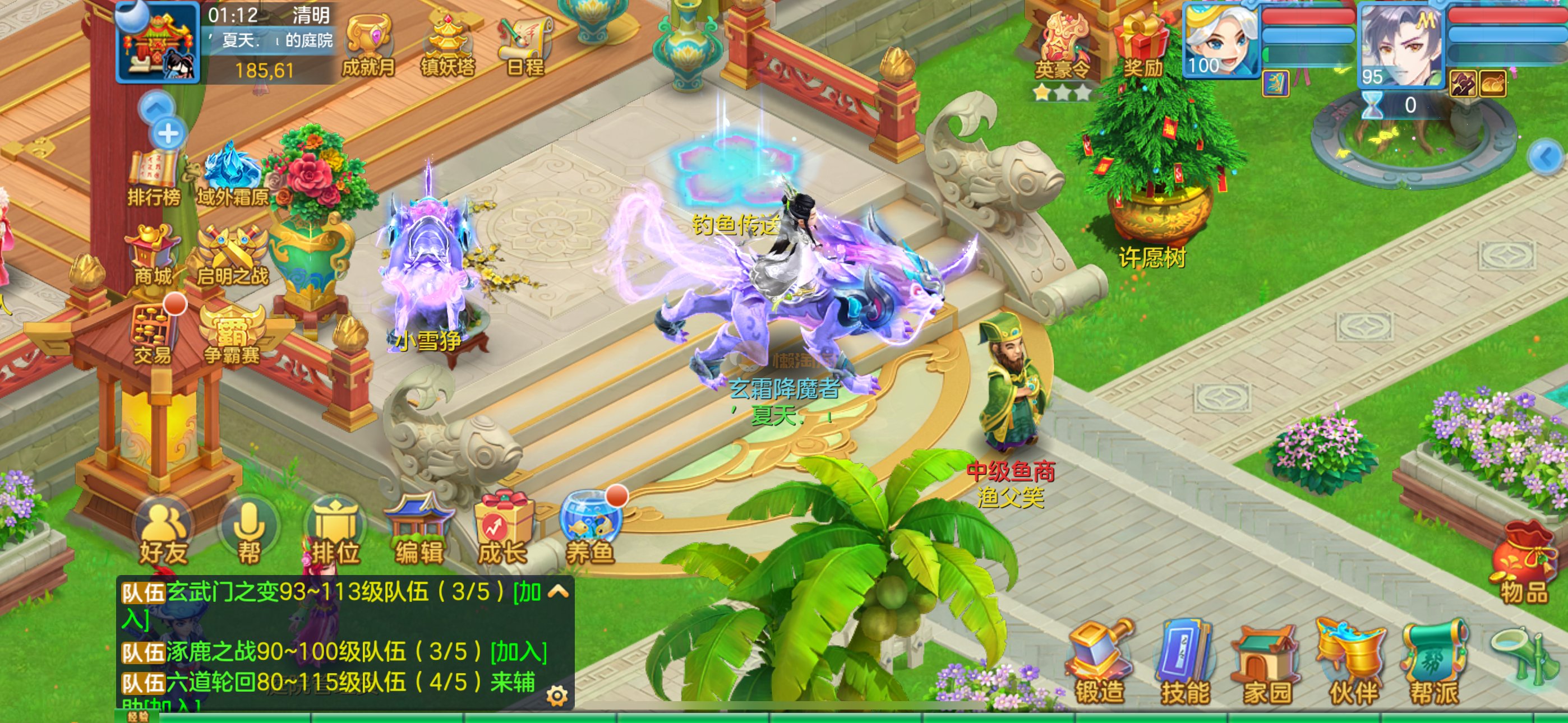Open chat settings gear icon

(x=556, y=695)
